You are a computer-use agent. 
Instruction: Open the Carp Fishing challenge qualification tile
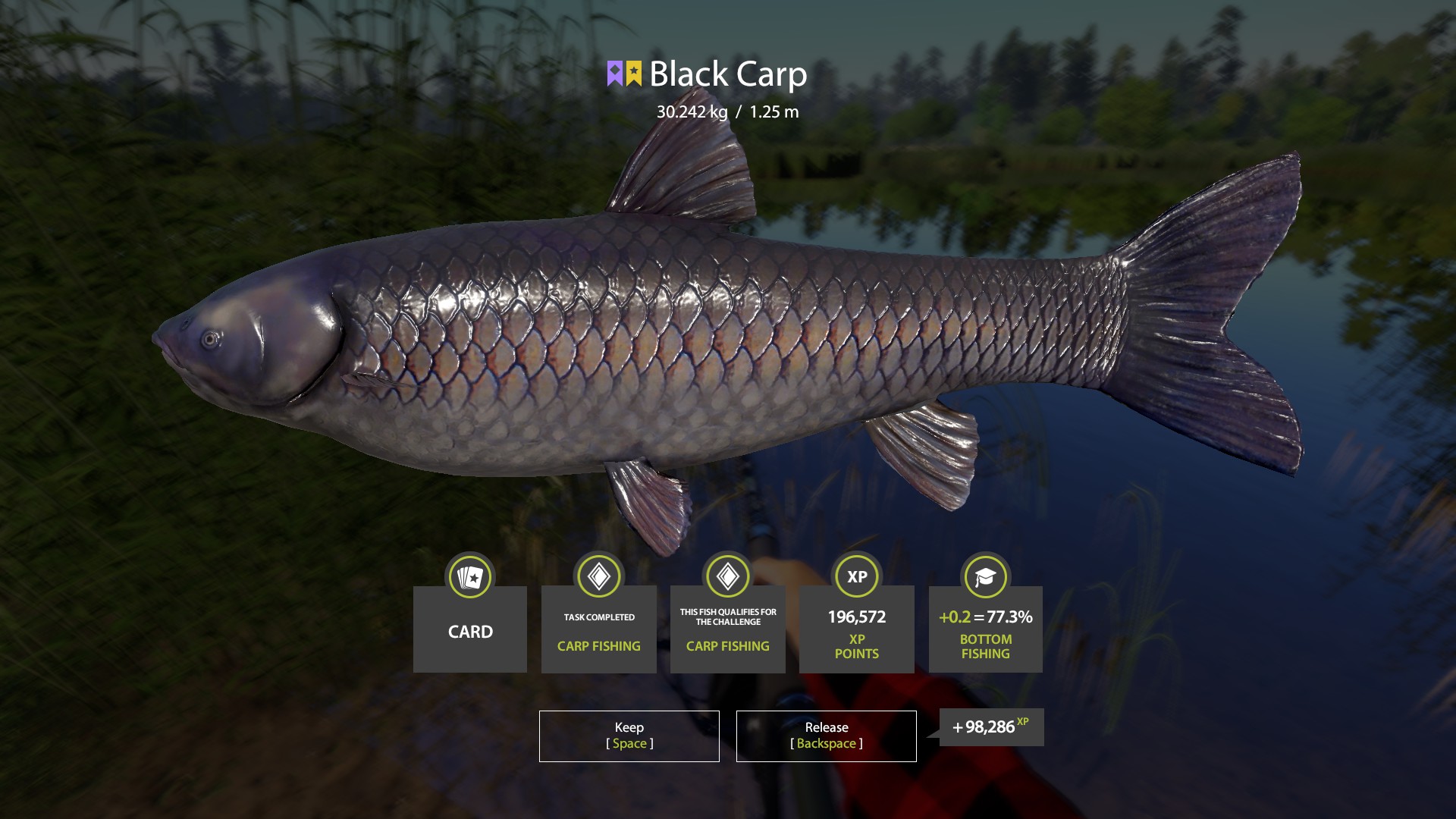click(728, 629)
